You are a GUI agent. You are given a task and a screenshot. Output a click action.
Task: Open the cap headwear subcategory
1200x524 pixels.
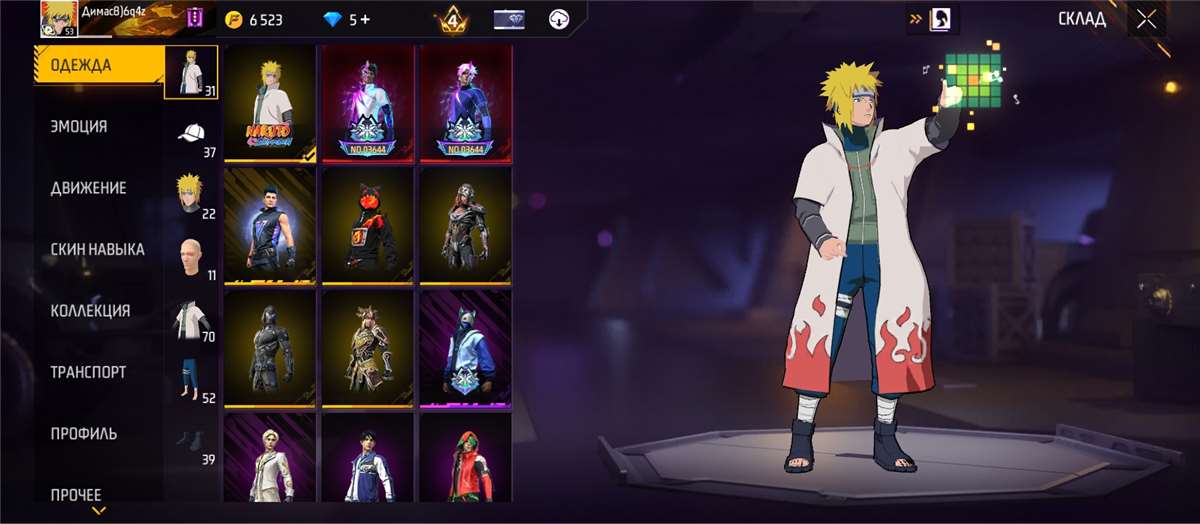pos(192,134)
